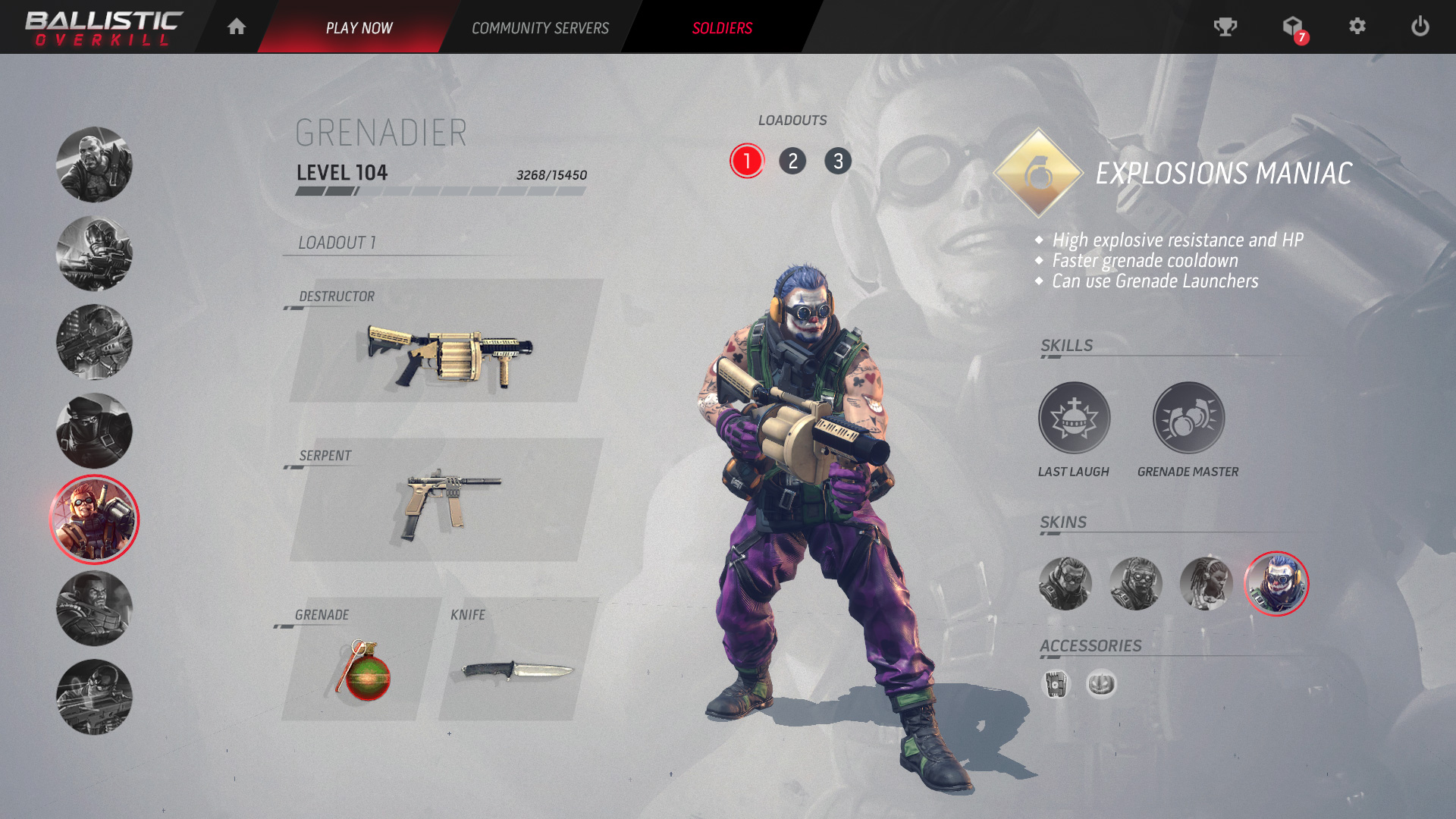Select the Last Laugh skill icon

[1074, 416]
